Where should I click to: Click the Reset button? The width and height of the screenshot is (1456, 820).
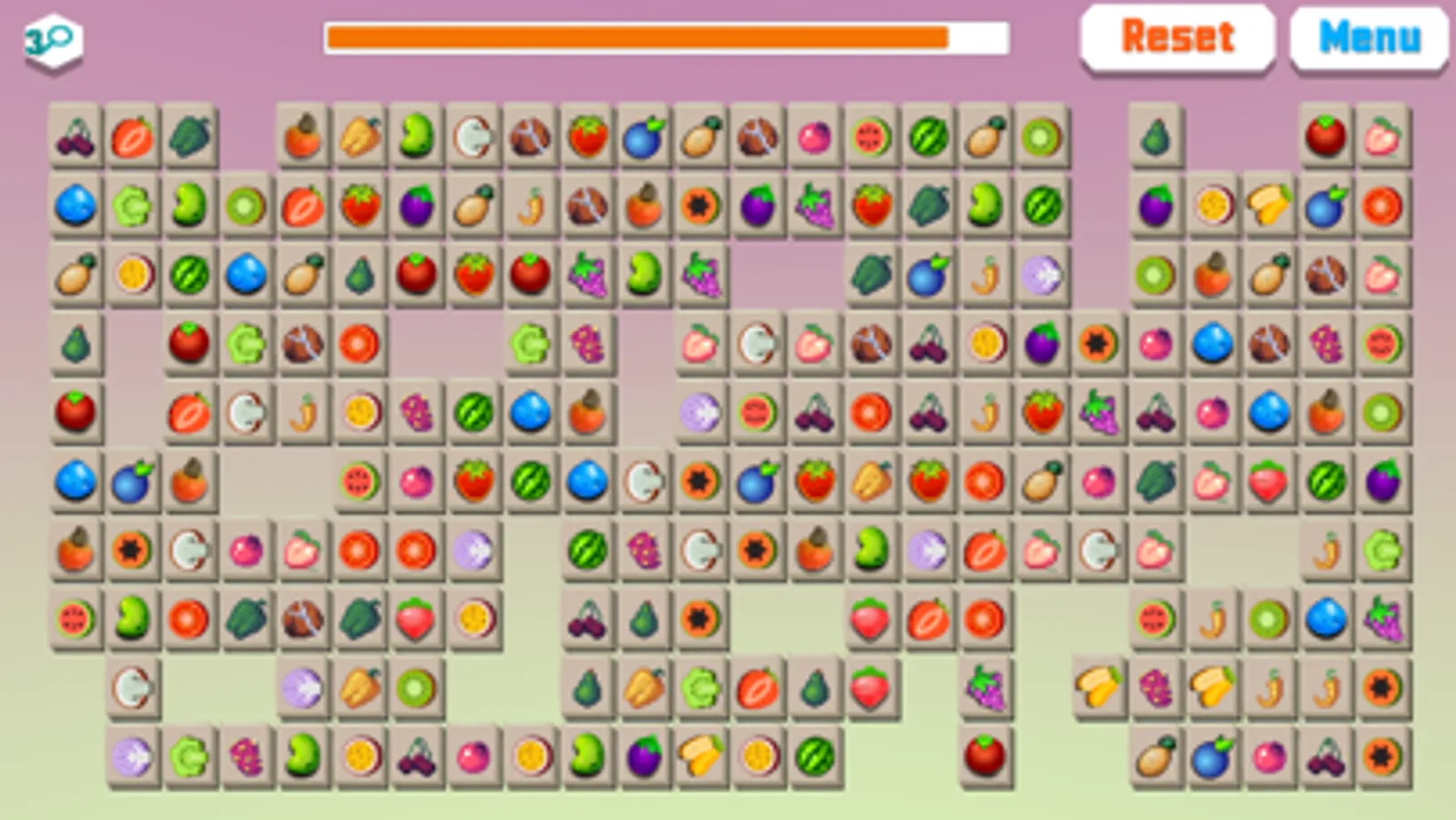[1177, 36]
